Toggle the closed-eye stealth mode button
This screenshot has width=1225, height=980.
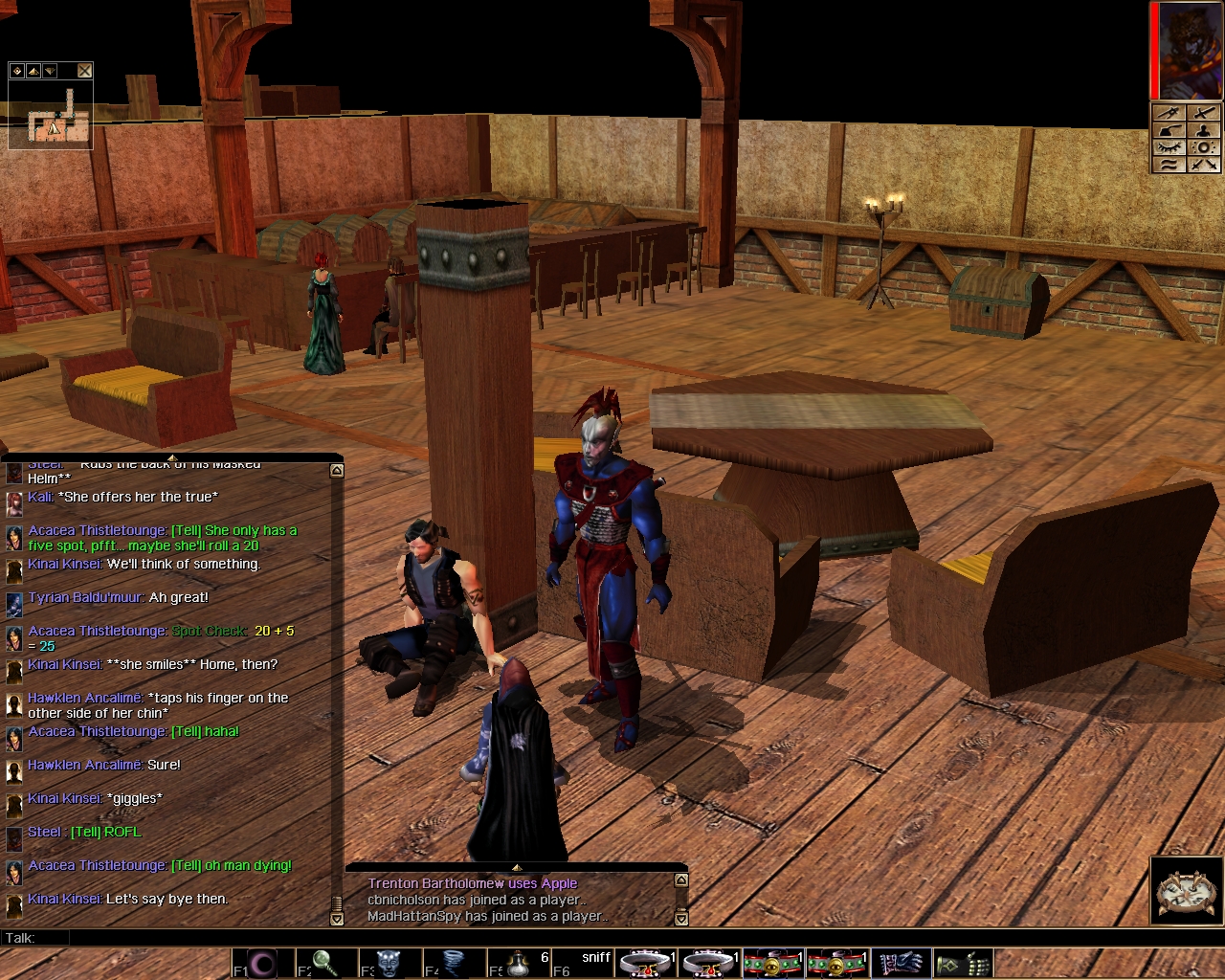1169,147
